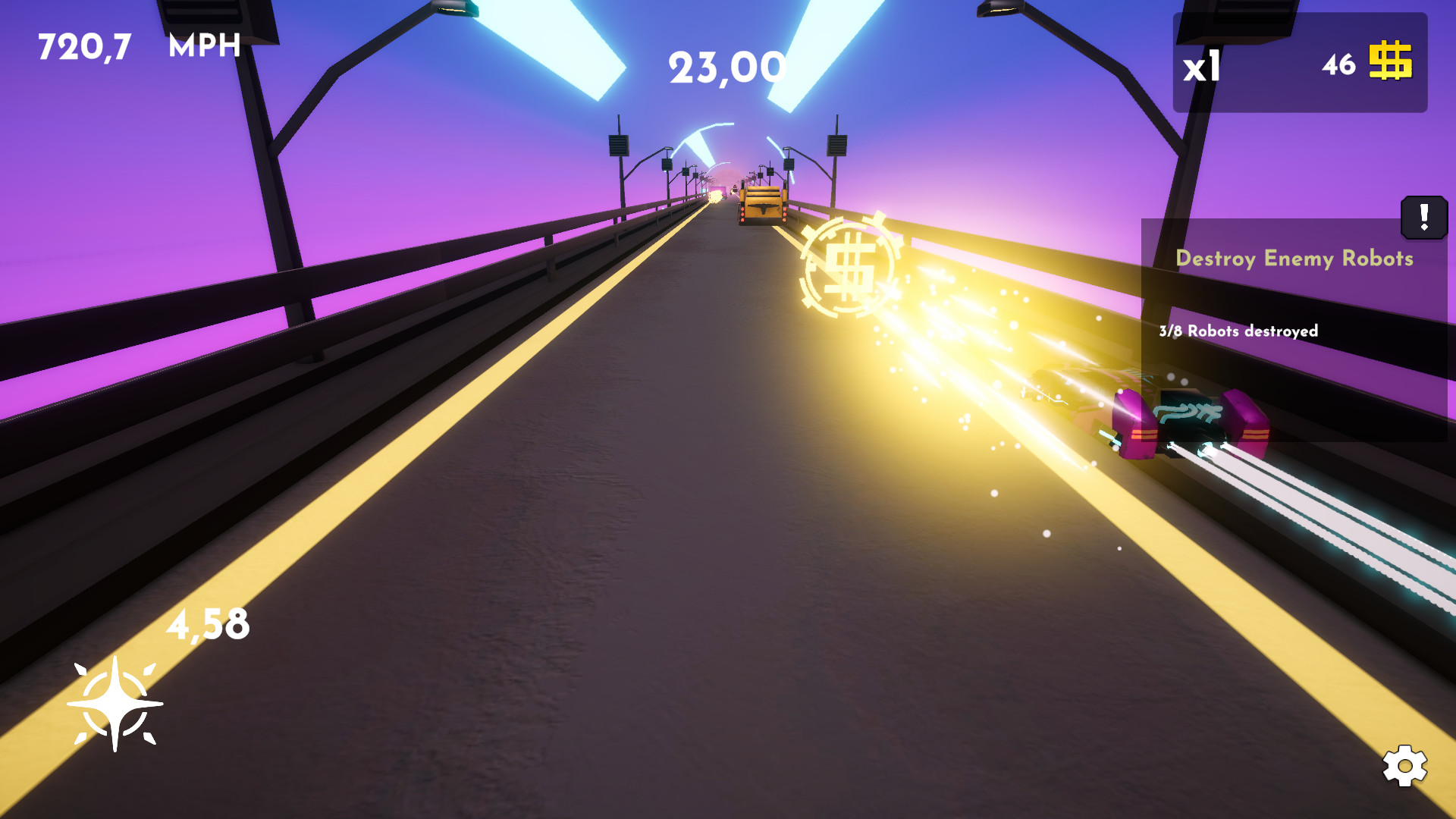This screenshot has width=1456, height=819.
Task: Select the 23,00 timer display
Action: [725, 67]
